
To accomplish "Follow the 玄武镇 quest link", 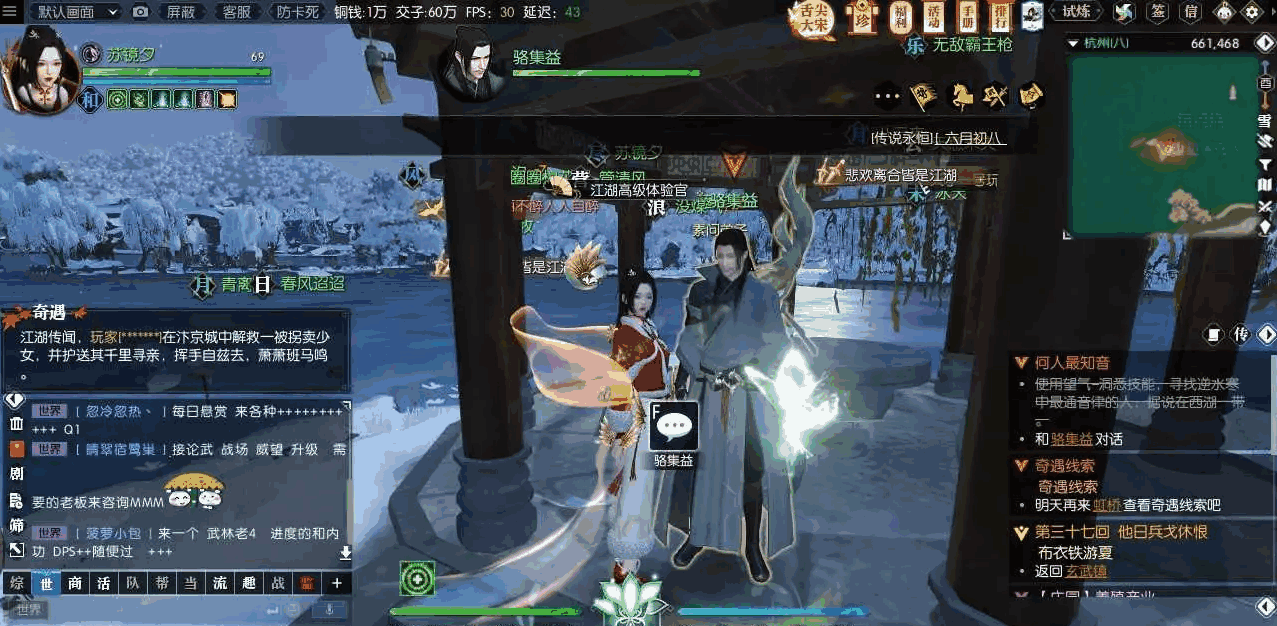I will [x=1087, y=571].
